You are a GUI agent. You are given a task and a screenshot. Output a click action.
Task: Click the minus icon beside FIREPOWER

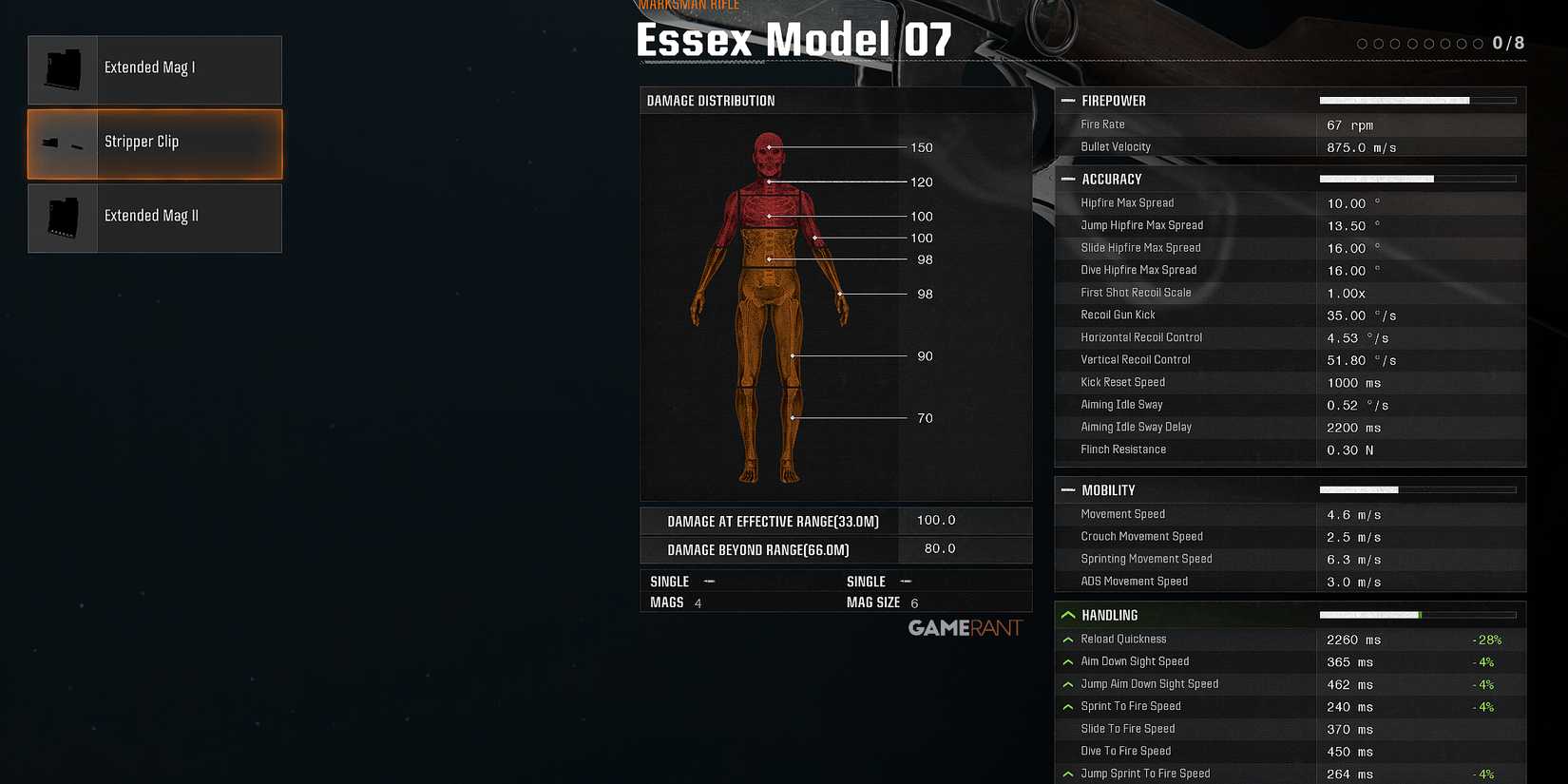pos(1068,100)
